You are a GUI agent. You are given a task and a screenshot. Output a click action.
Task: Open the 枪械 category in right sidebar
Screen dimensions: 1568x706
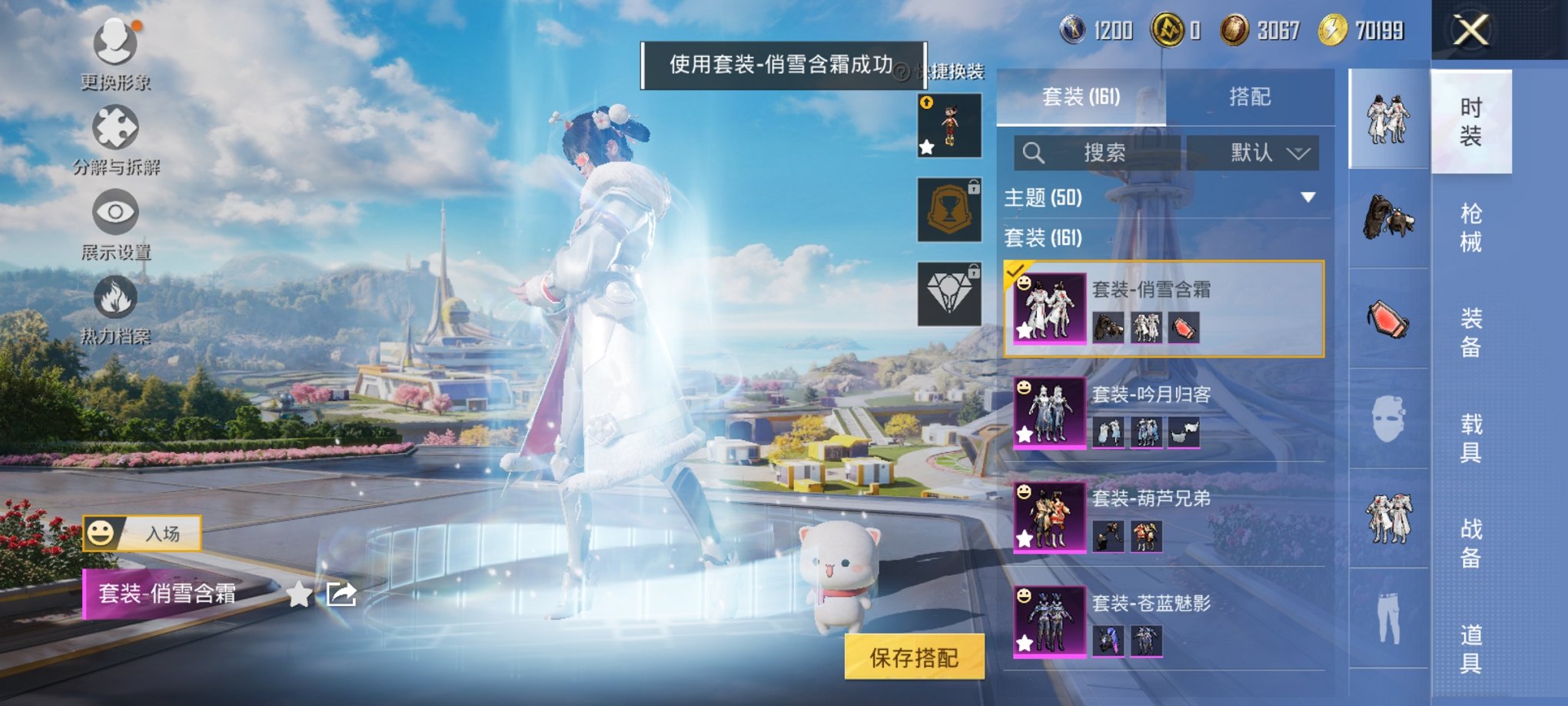1471,227
